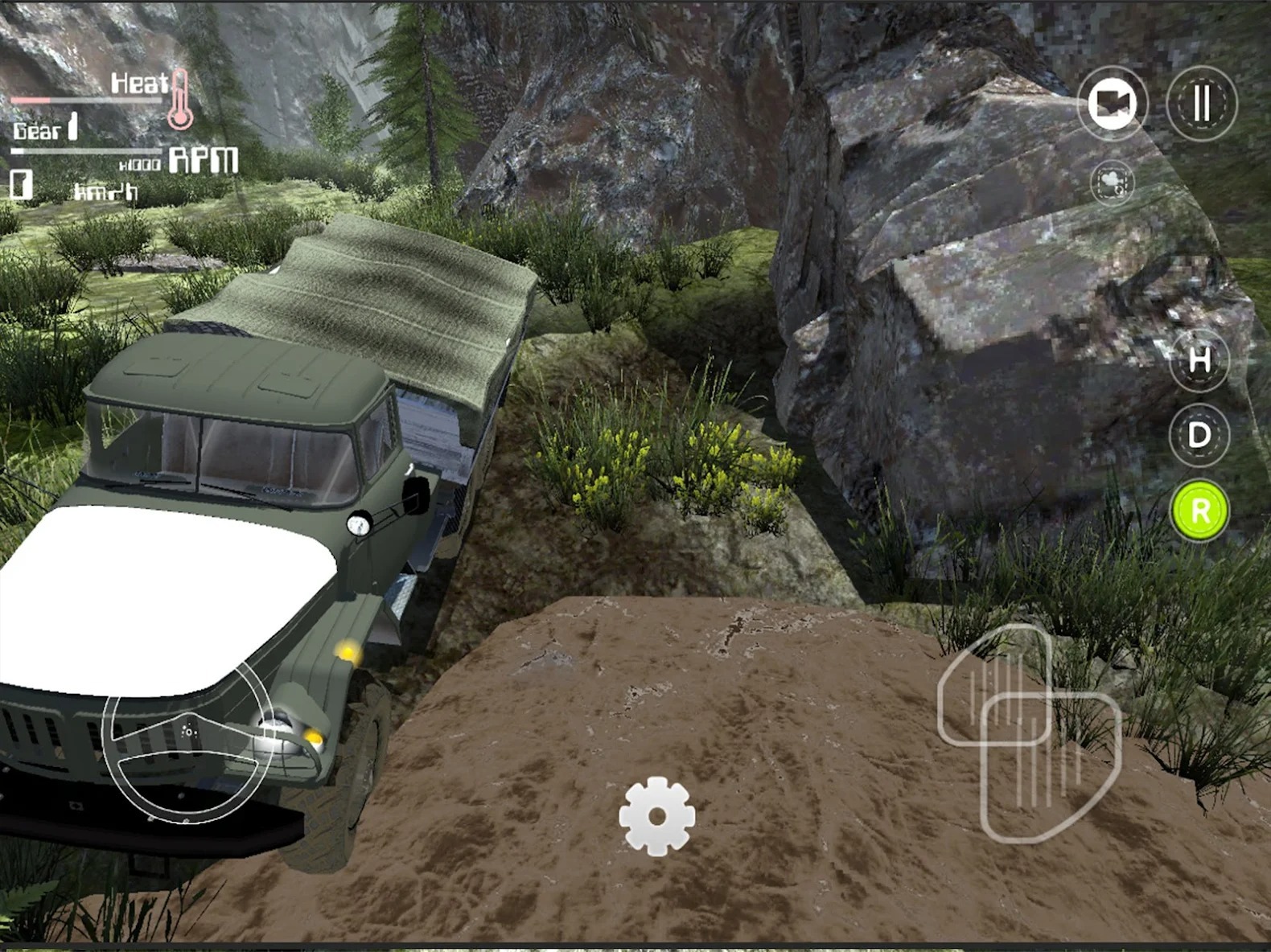The height and width of the screenshot is (952, 1271).
Task: Select the H gear mode
Action: tap(1199, 359)
